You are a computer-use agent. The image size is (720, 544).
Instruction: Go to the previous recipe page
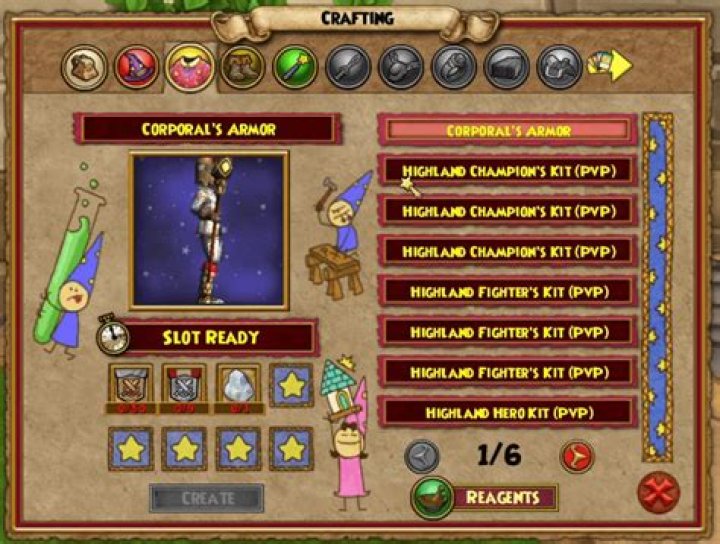click(421, 456)
